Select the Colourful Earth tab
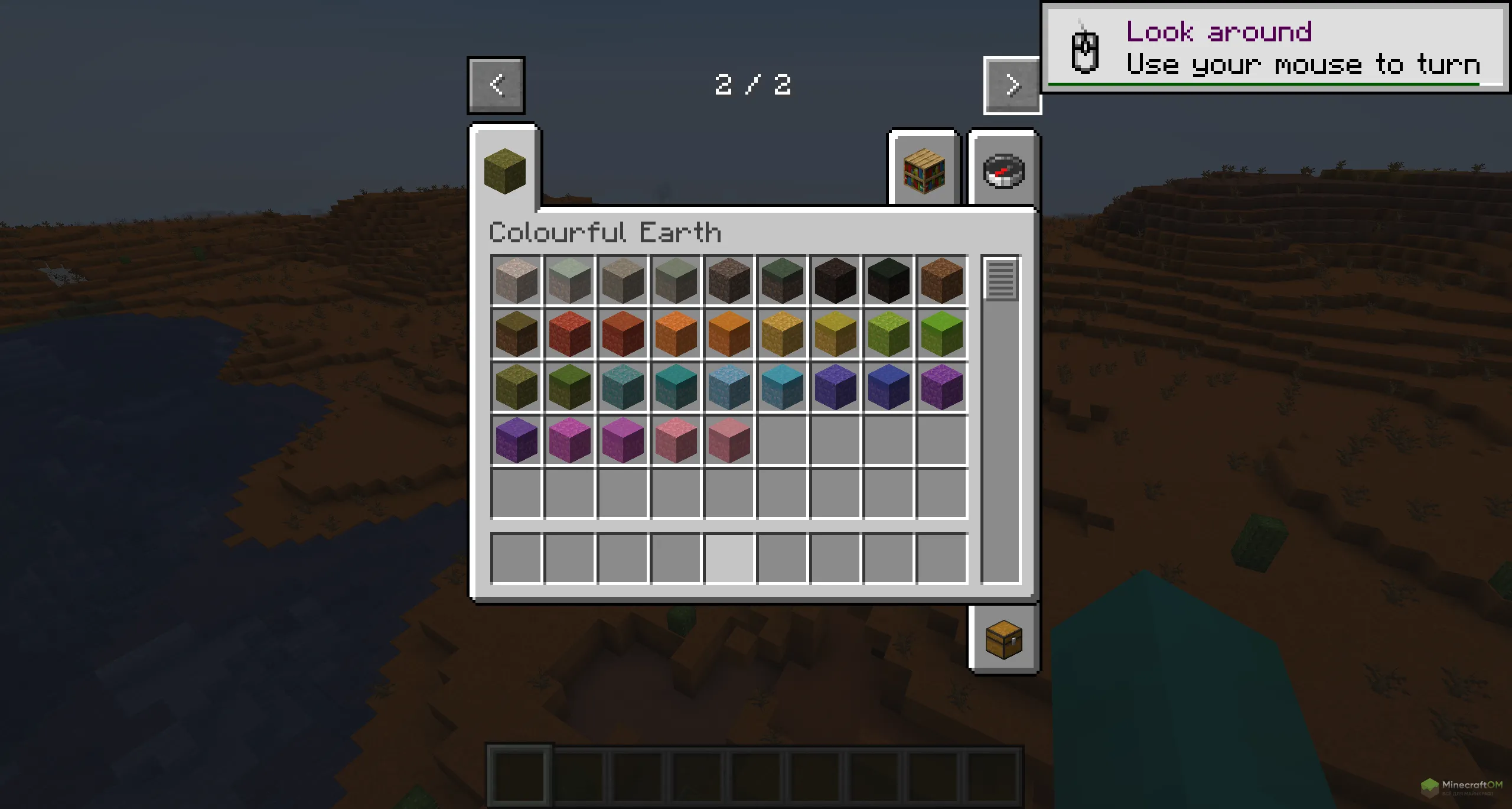This screenshot has width=1512, height=809. [505, 171]
